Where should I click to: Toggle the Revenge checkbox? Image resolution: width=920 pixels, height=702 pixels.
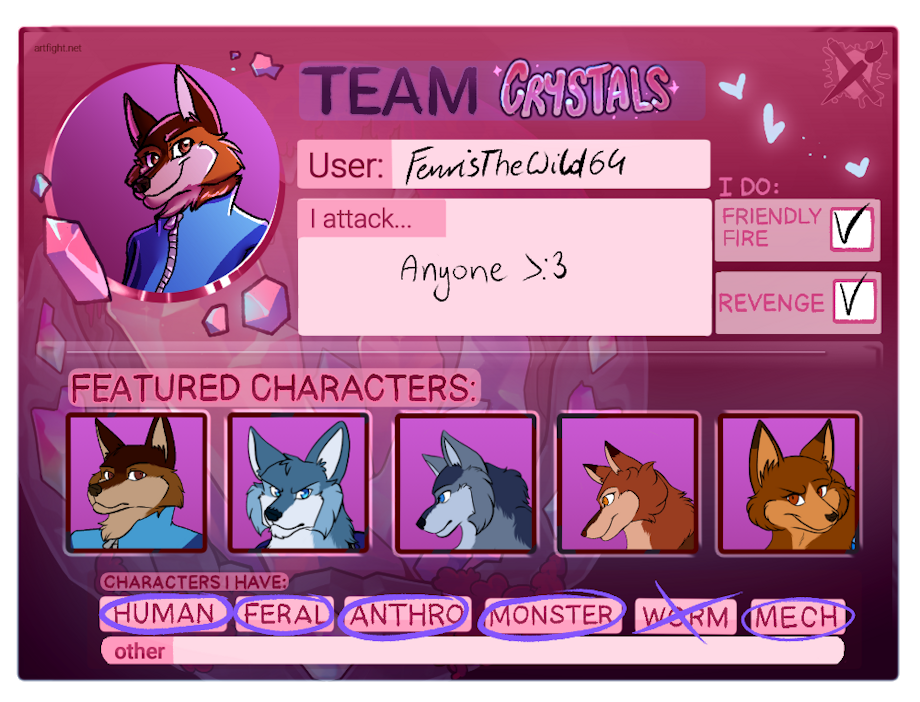coord(853,300)
